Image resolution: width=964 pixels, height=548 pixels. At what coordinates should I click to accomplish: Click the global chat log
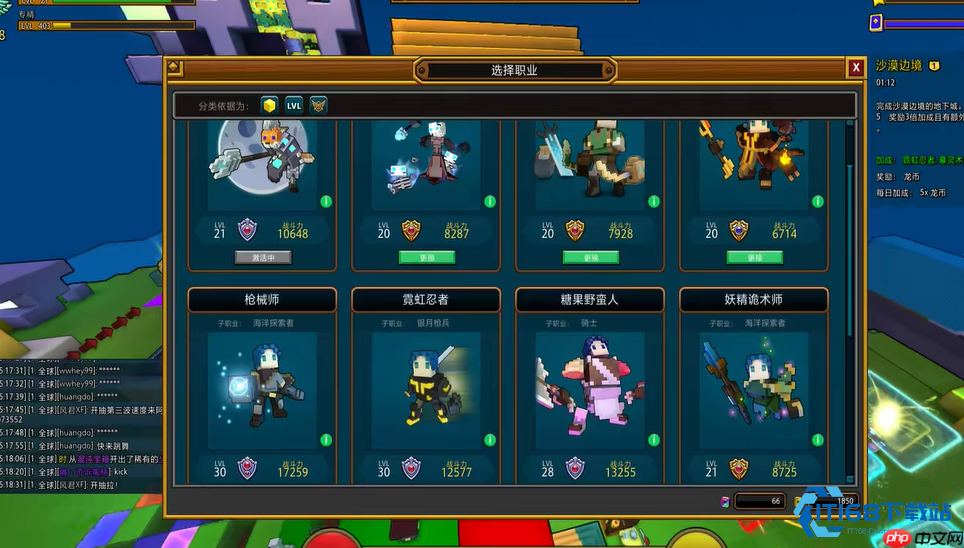[80, 425]
